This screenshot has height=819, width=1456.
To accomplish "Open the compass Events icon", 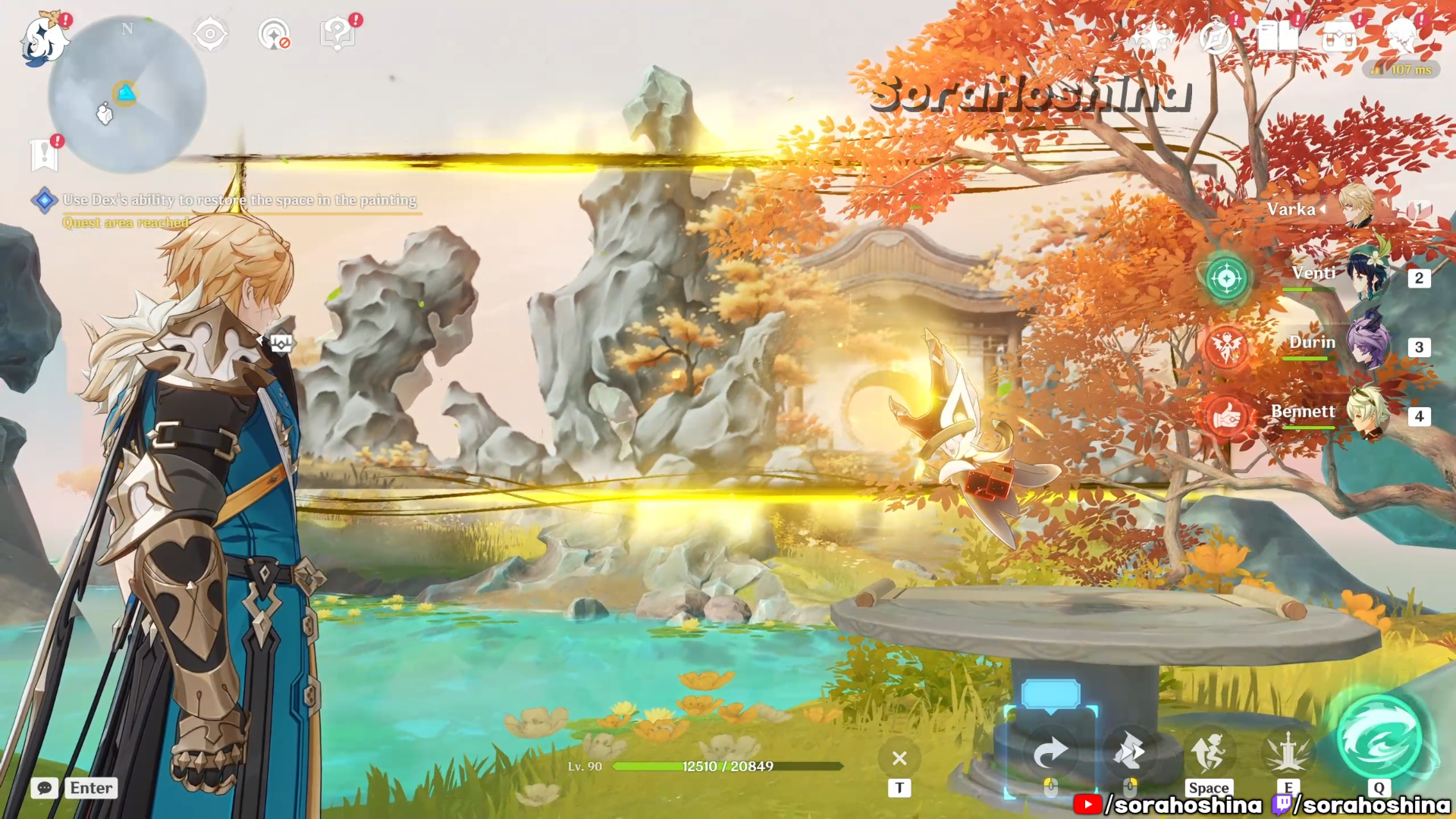I will 1216,36.
